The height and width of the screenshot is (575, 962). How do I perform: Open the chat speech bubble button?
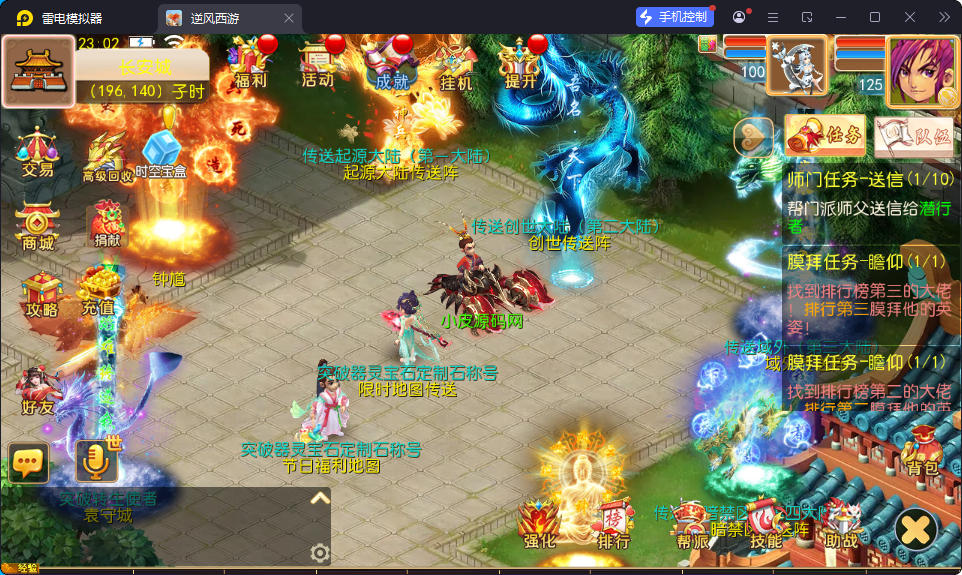[x=29, y=461]
